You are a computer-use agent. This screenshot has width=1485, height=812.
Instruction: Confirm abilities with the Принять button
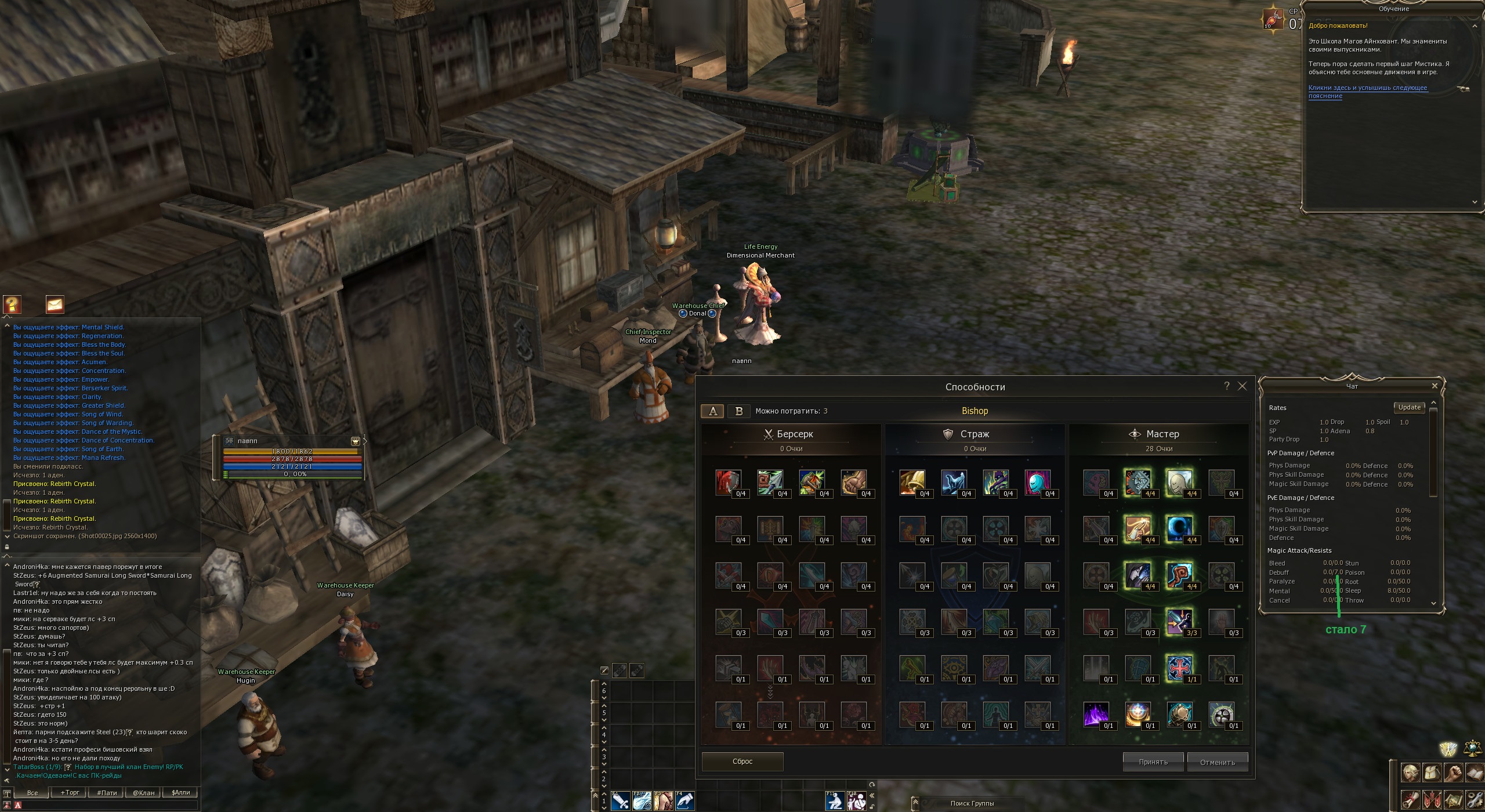(1153, 762)
